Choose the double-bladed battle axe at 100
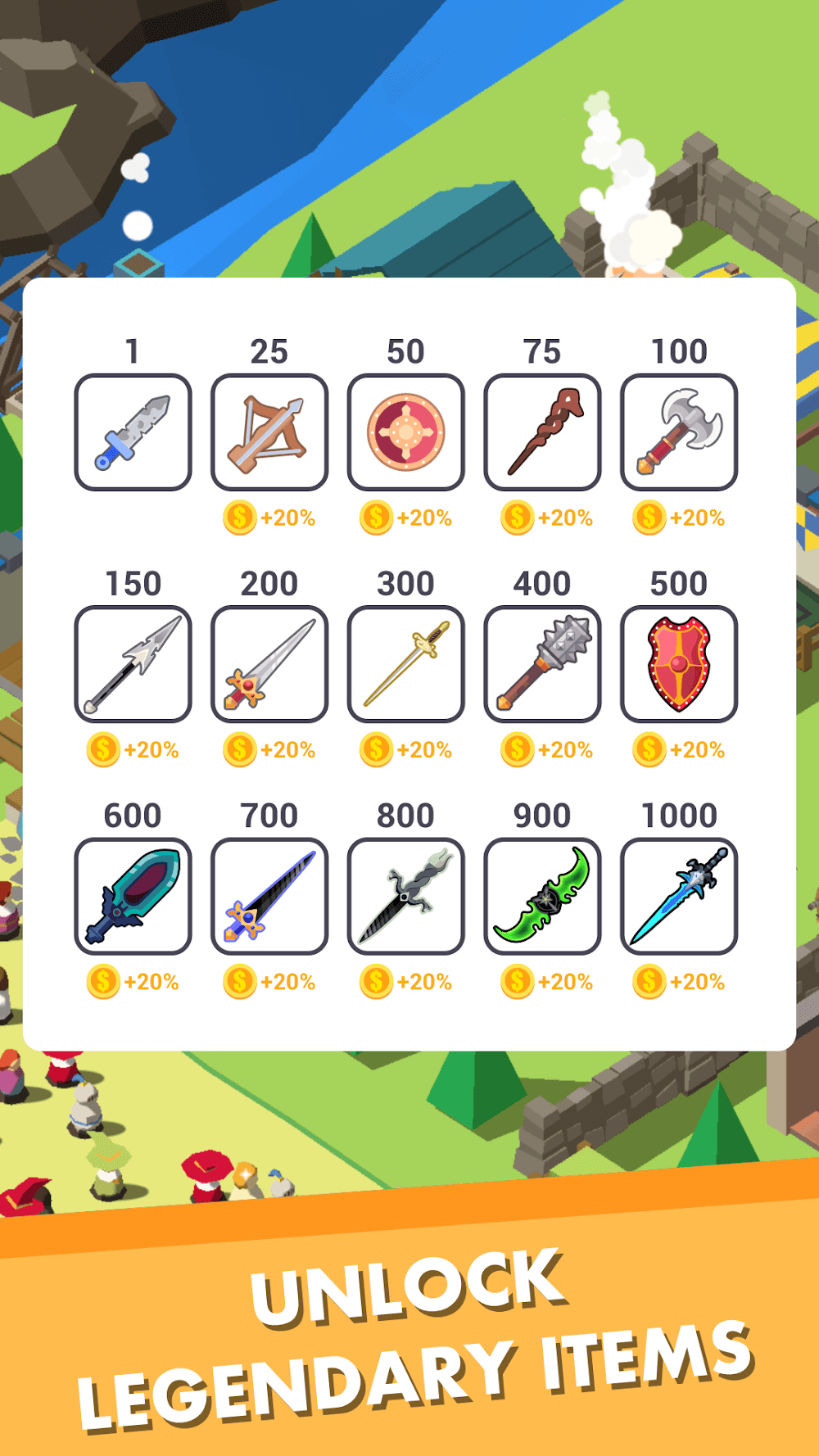The height and width of the screenshot is (1456, 819). [x=679, y=432]
